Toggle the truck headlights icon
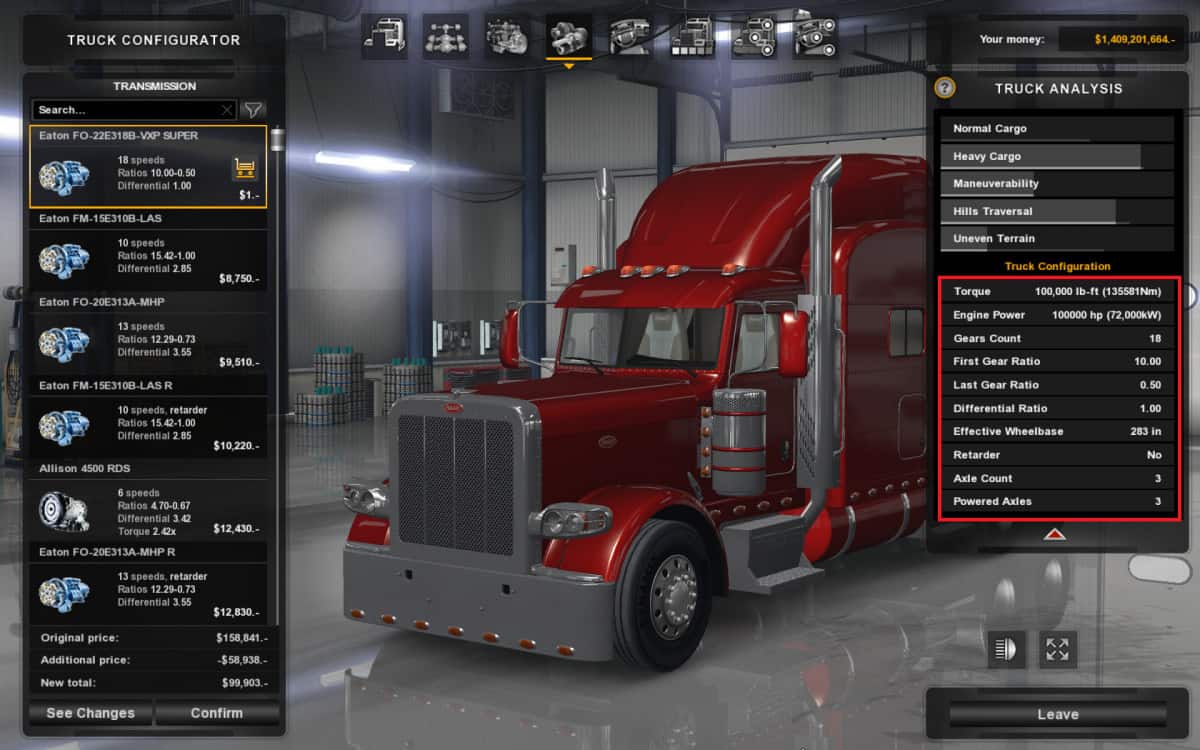The width and height of the screenshot is (1200, 750). click(1007, 649)
